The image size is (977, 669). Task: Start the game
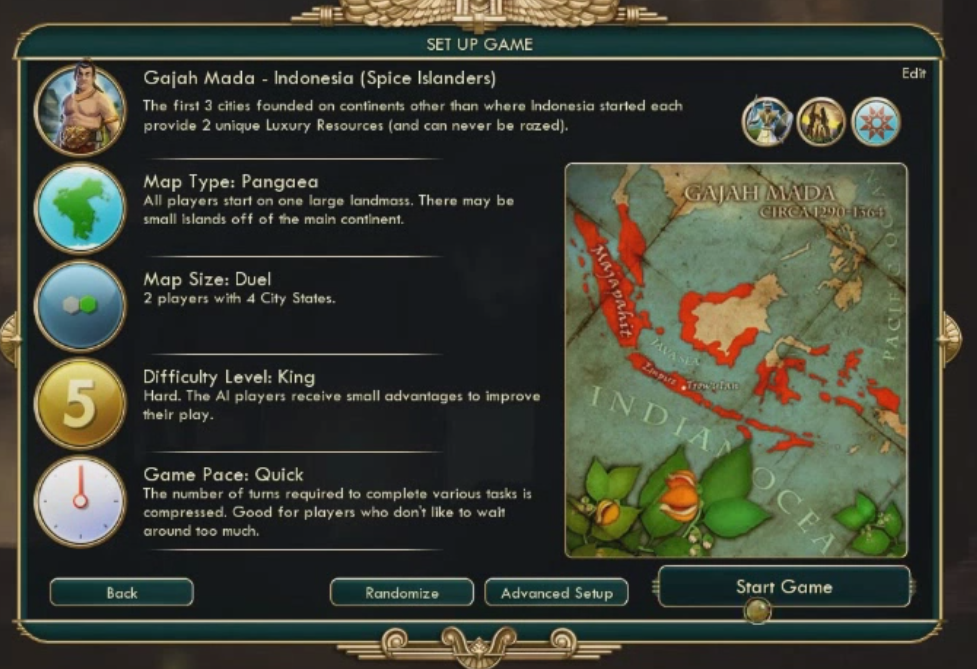point(784,587)
